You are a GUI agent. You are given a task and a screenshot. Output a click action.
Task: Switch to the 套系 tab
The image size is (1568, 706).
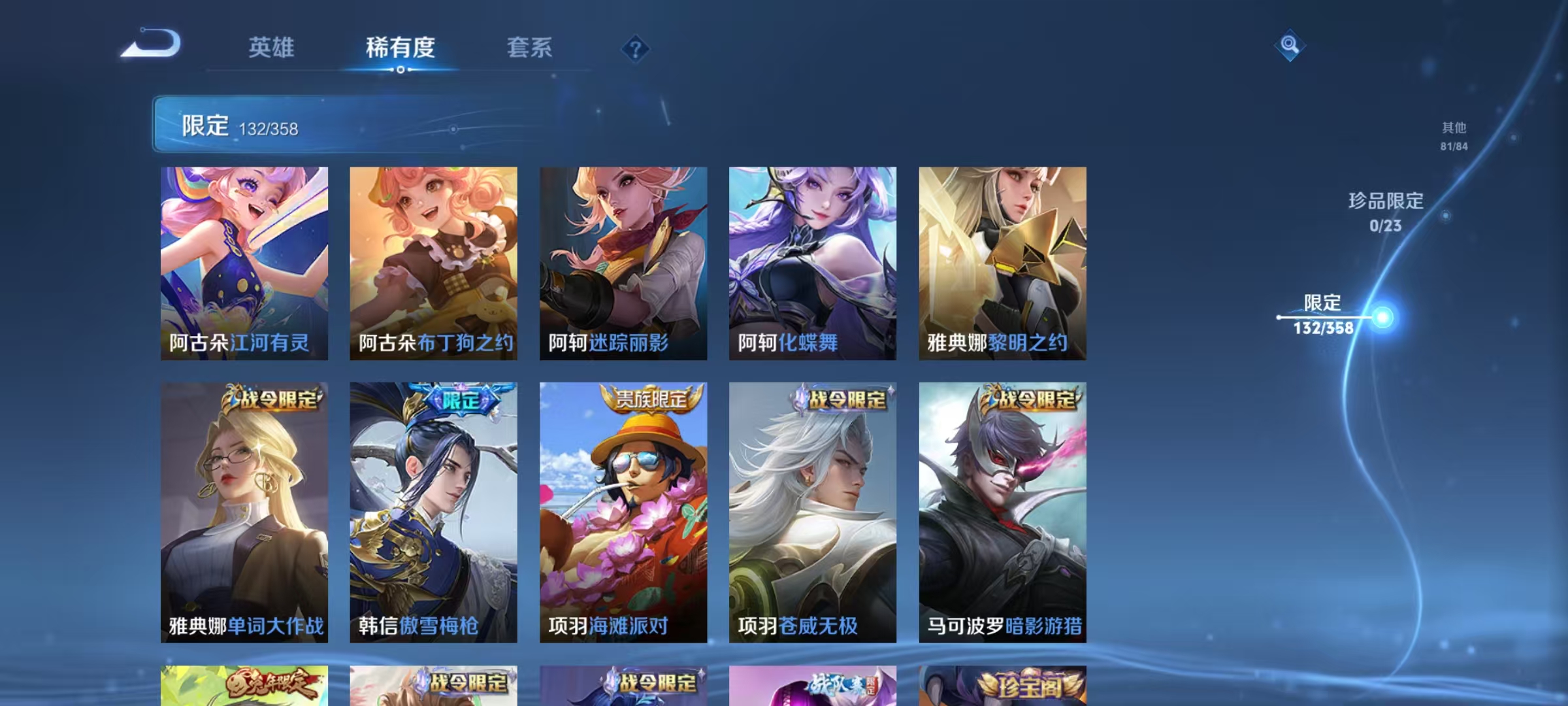coord(531,48)
